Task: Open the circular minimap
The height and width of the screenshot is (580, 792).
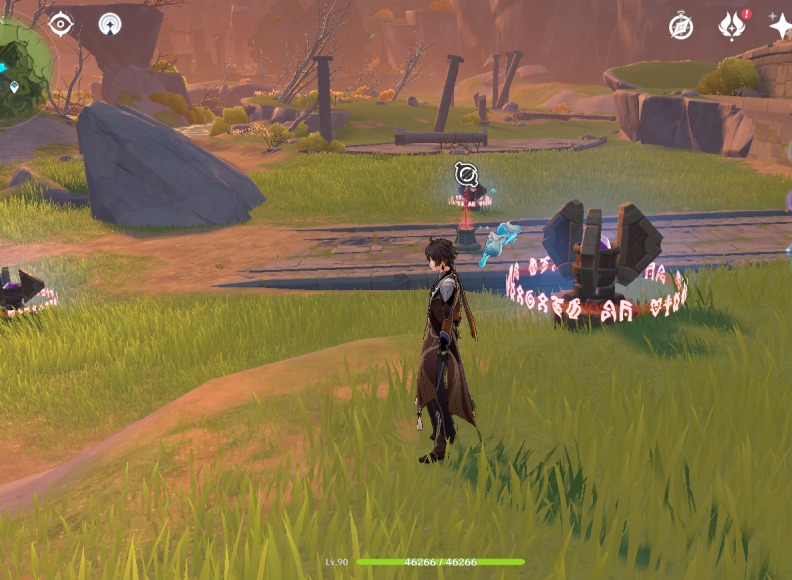Action: click(20, 70)
